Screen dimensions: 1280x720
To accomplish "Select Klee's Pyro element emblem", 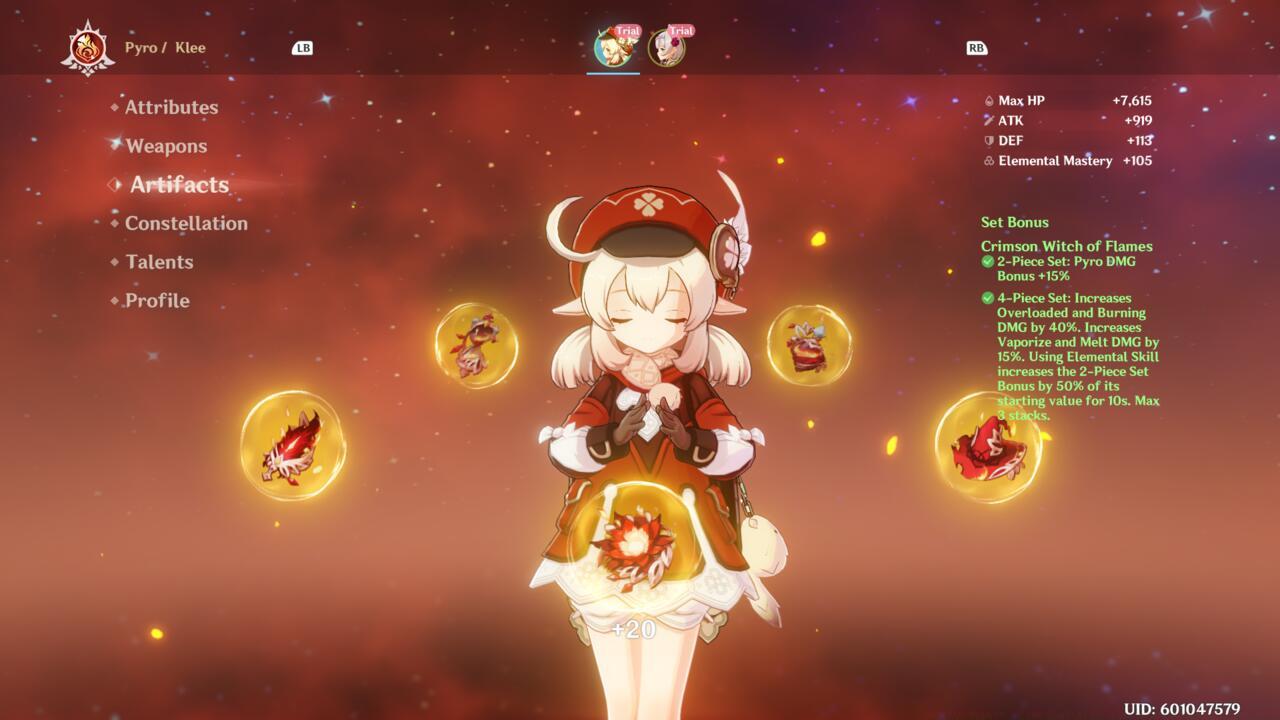I will tap(88, 45).
